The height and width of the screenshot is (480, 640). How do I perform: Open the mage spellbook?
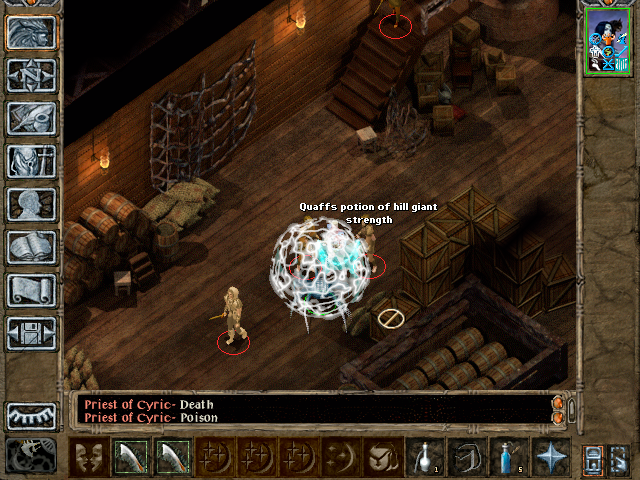tap(31, 247)
